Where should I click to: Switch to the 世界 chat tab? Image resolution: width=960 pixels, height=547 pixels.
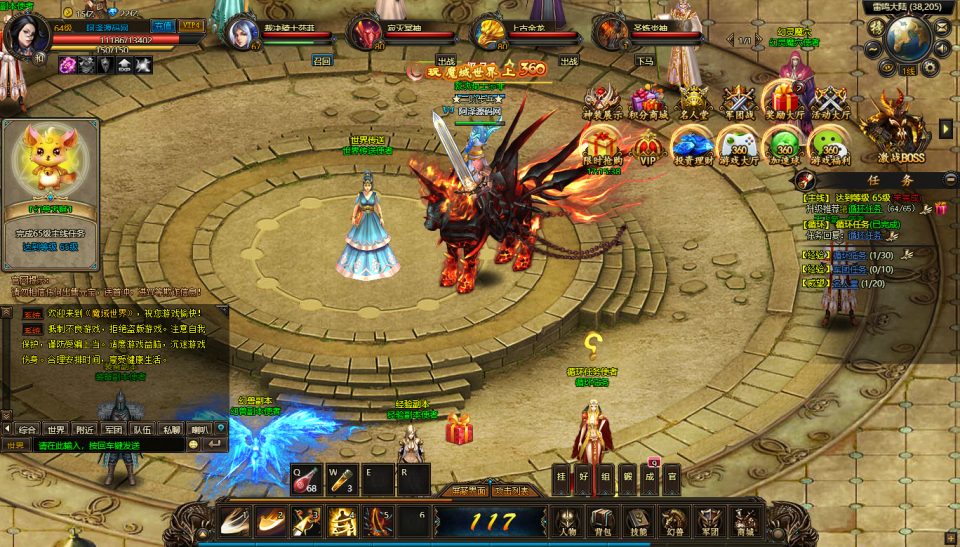point(56,429)
